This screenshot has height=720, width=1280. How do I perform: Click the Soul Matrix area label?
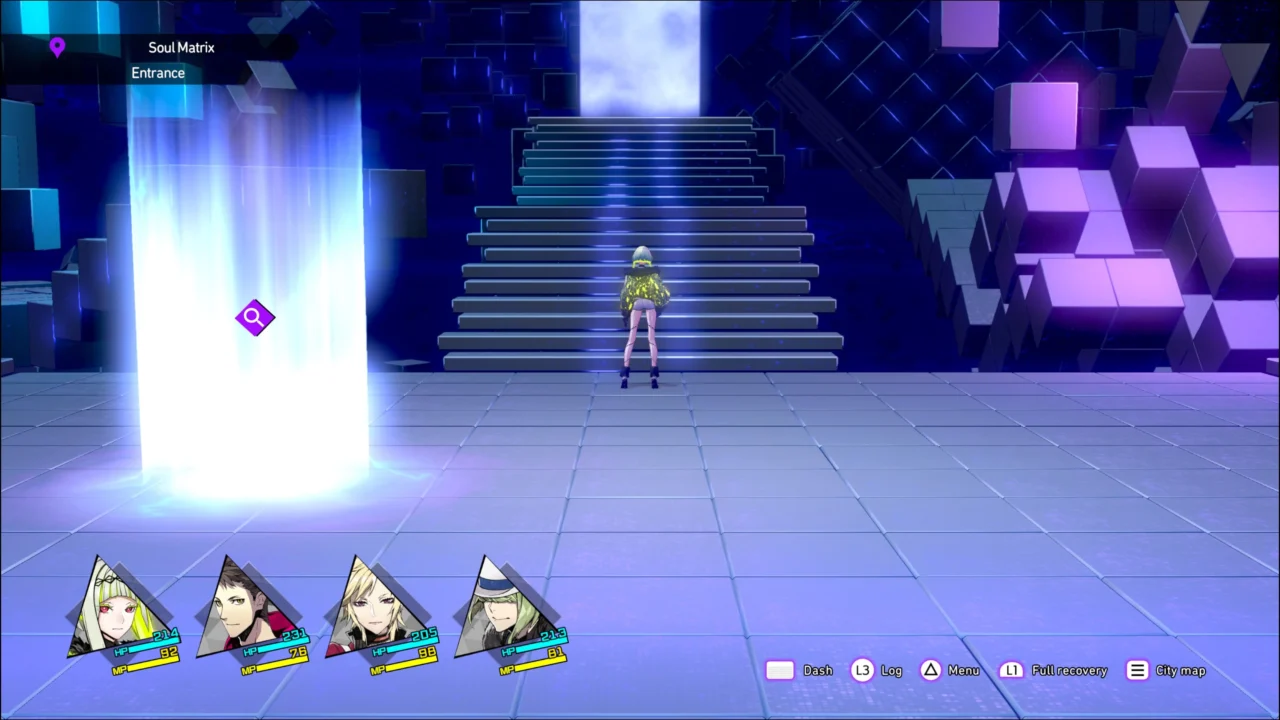181,47
